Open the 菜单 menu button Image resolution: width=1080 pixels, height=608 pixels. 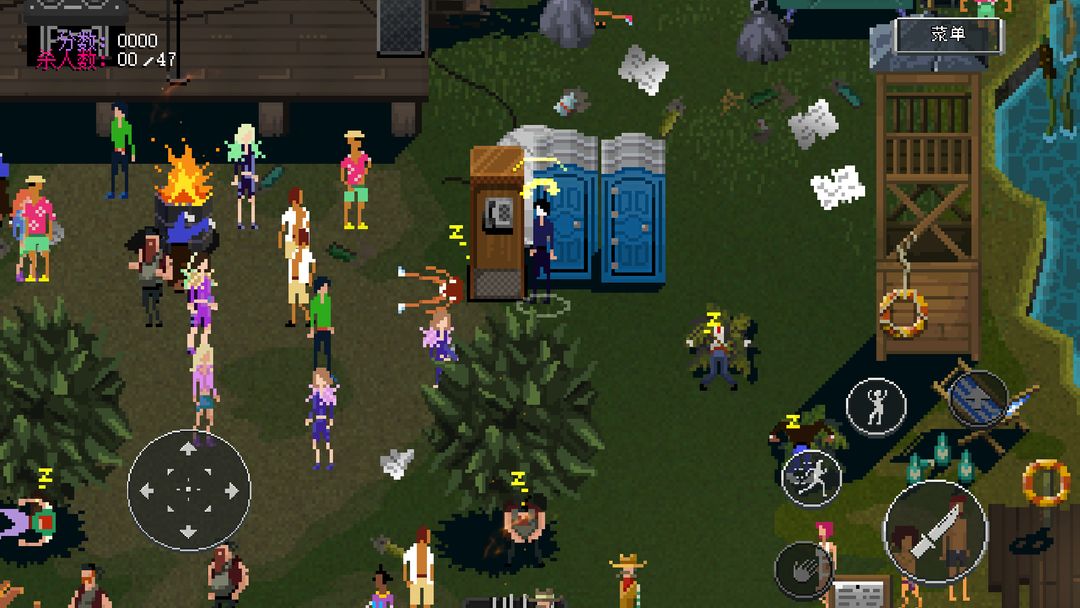[947, 35]
